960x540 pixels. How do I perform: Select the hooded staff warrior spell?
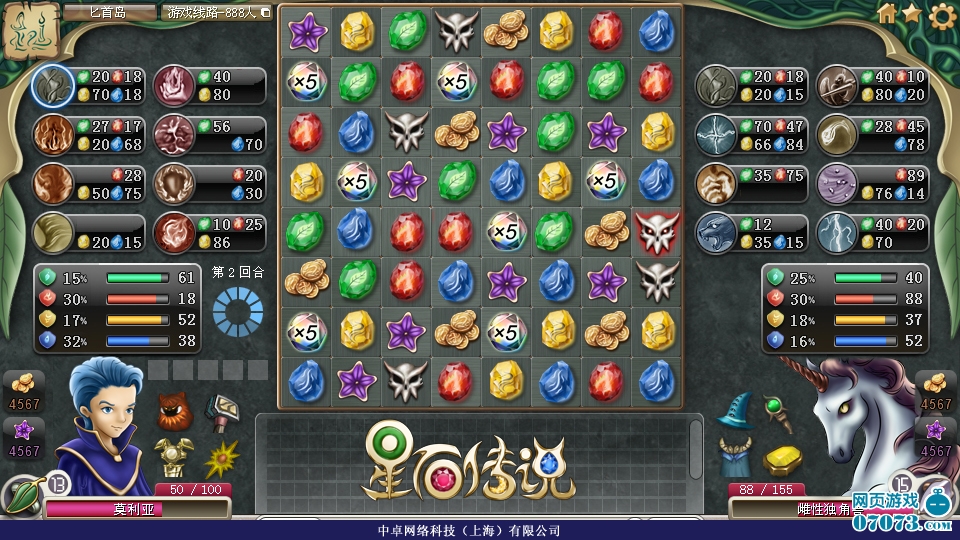pos(837,86)
